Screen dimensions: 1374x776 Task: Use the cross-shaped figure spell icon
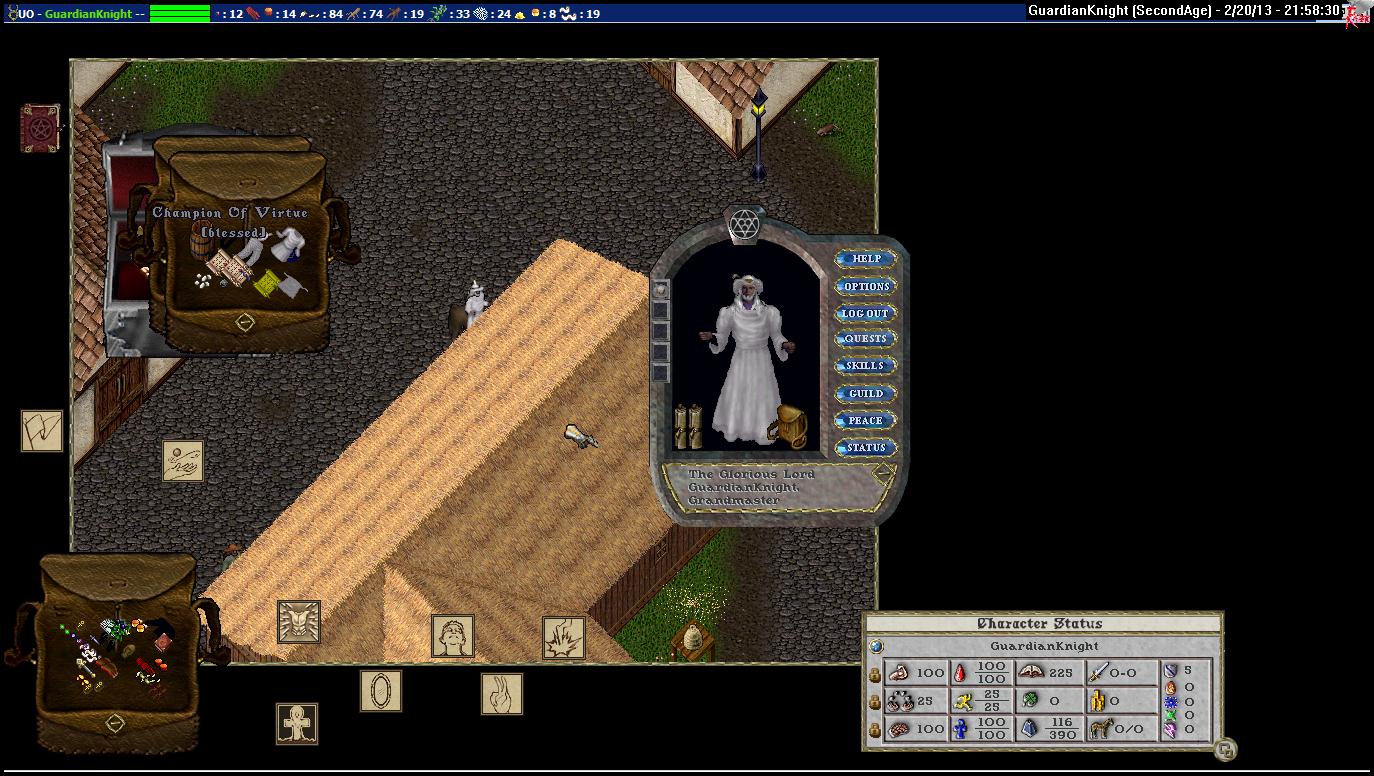coord(296,723)
